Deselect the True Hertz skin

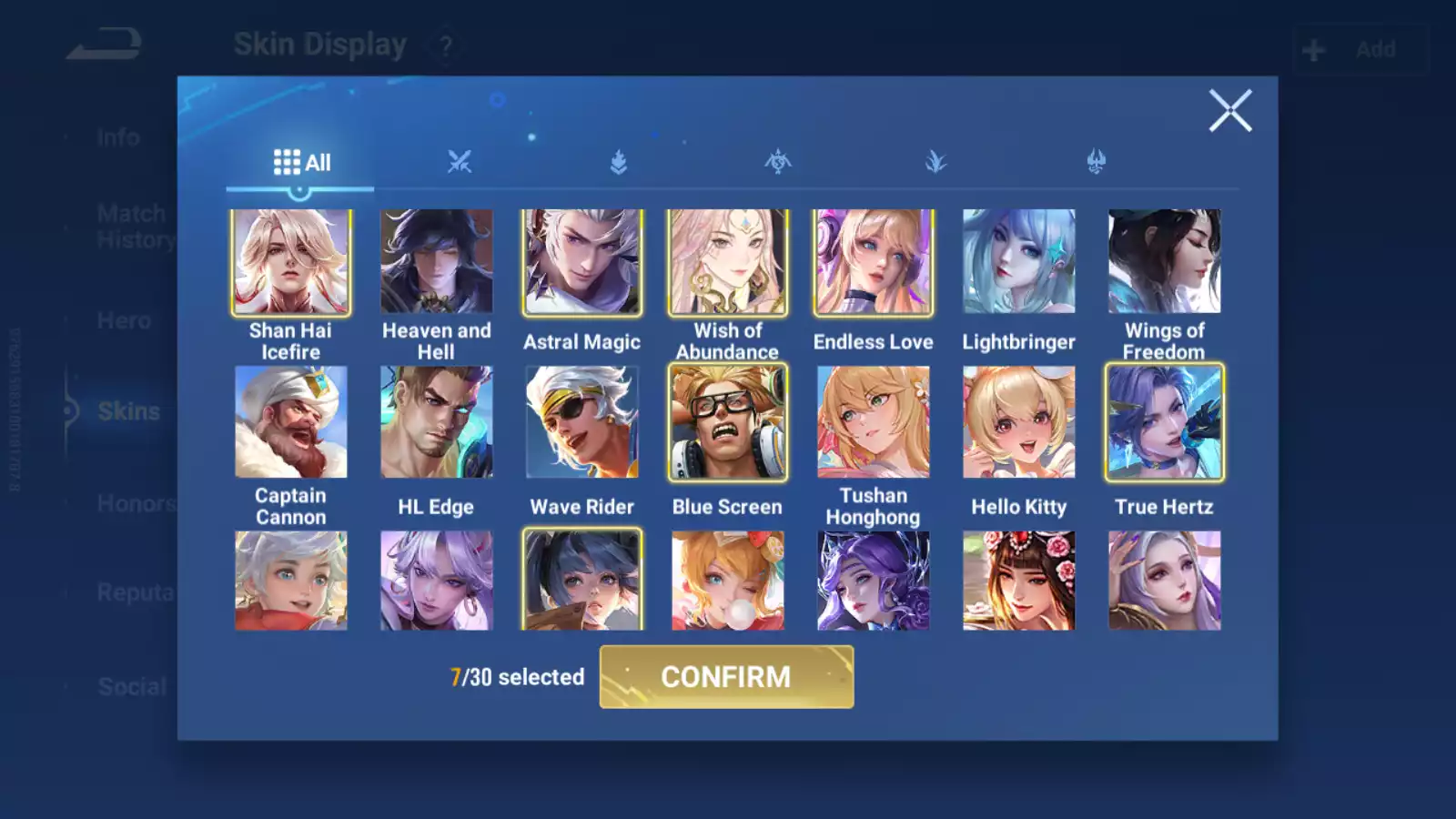click(x=1165, y=422)
